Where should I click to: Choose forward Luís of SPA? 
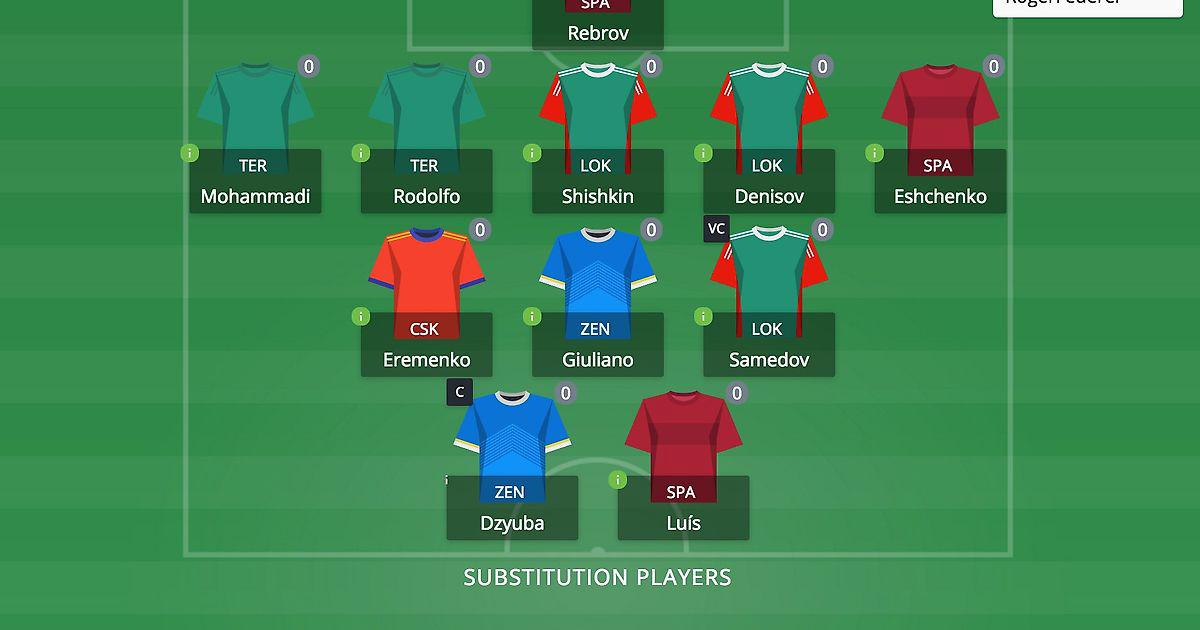[x=683, y=508]
